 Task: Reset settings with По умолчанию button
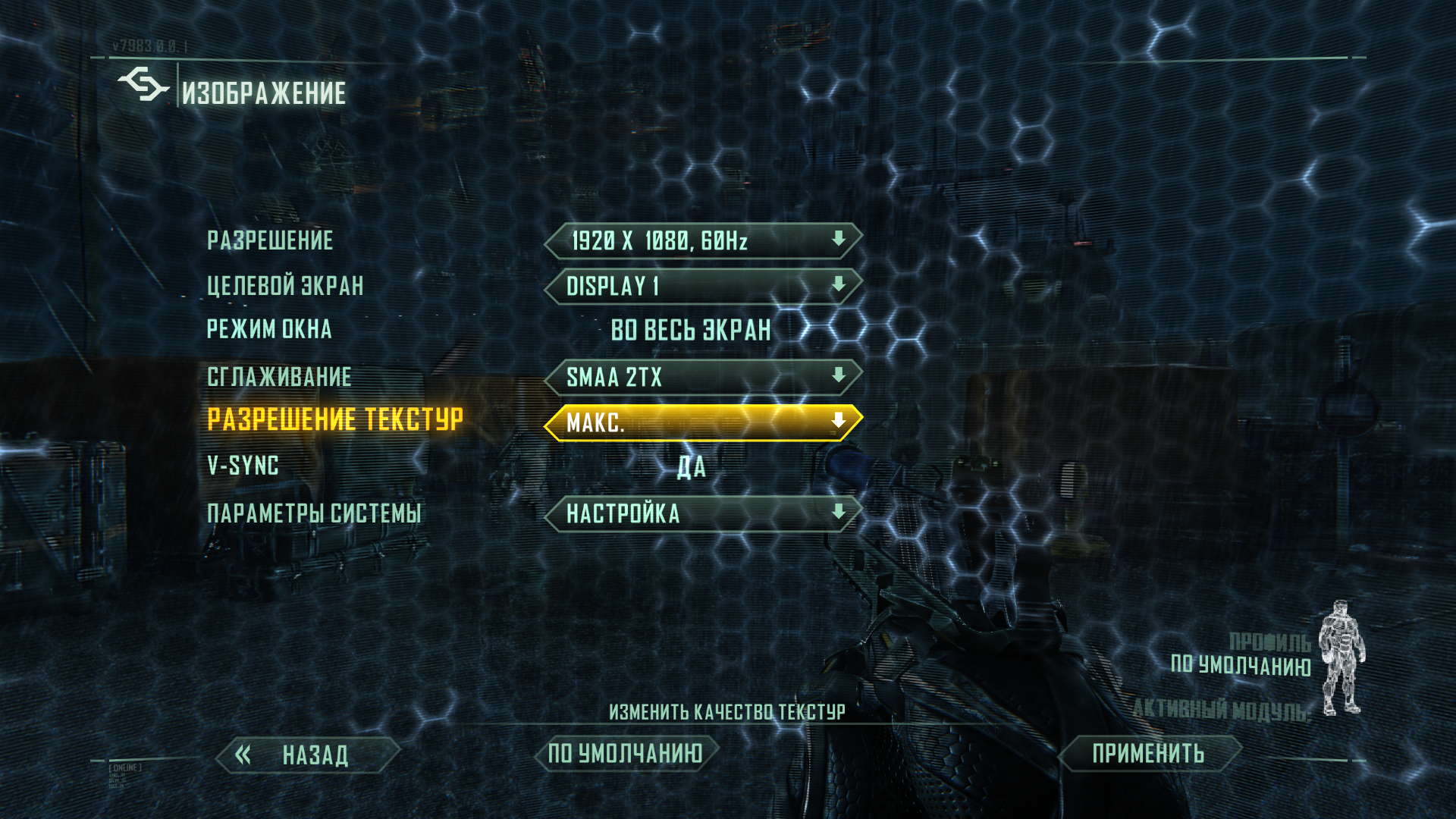626,754
